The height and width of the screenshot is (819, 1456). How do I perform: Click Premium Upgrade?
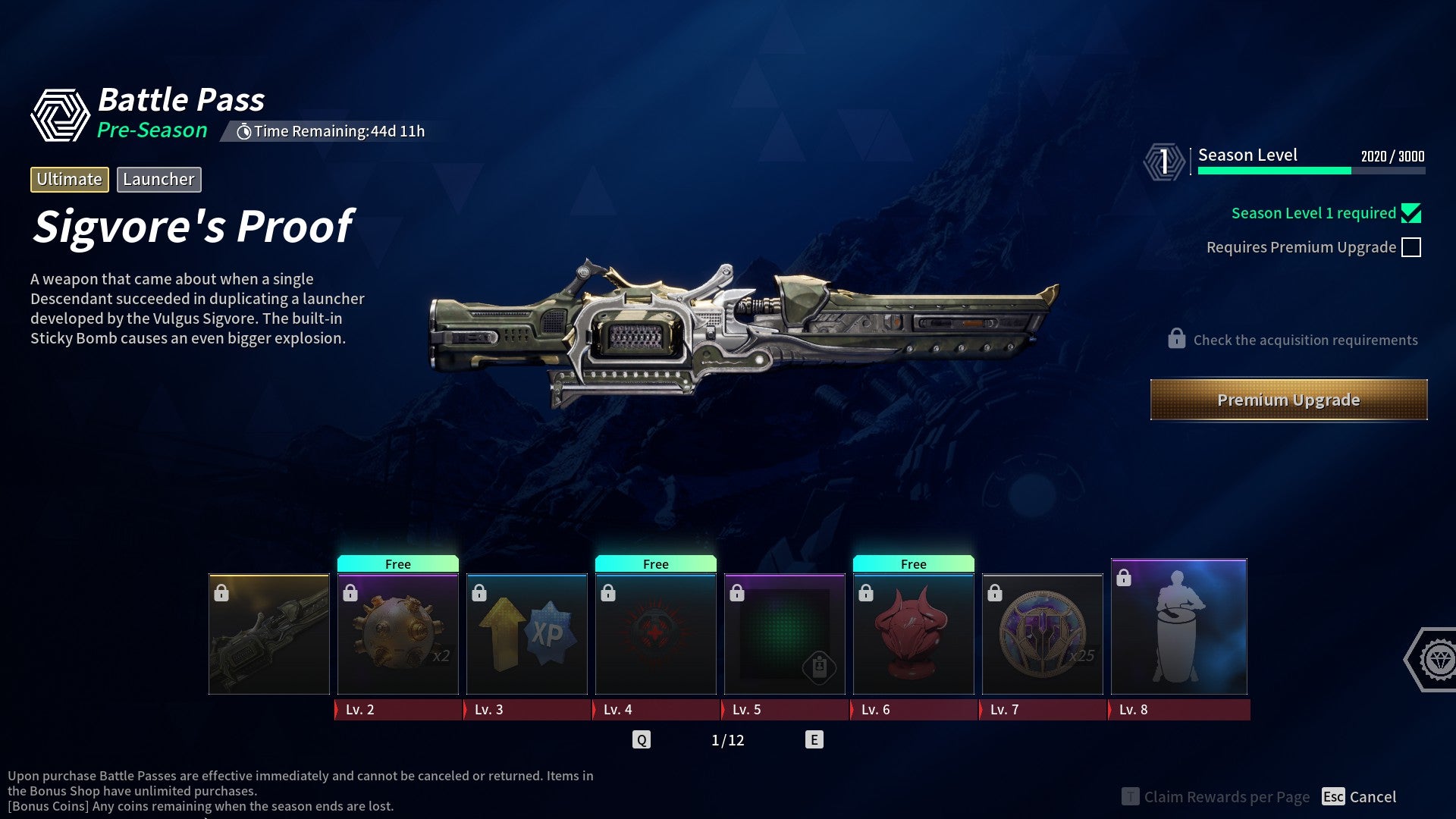point(1288,400)
